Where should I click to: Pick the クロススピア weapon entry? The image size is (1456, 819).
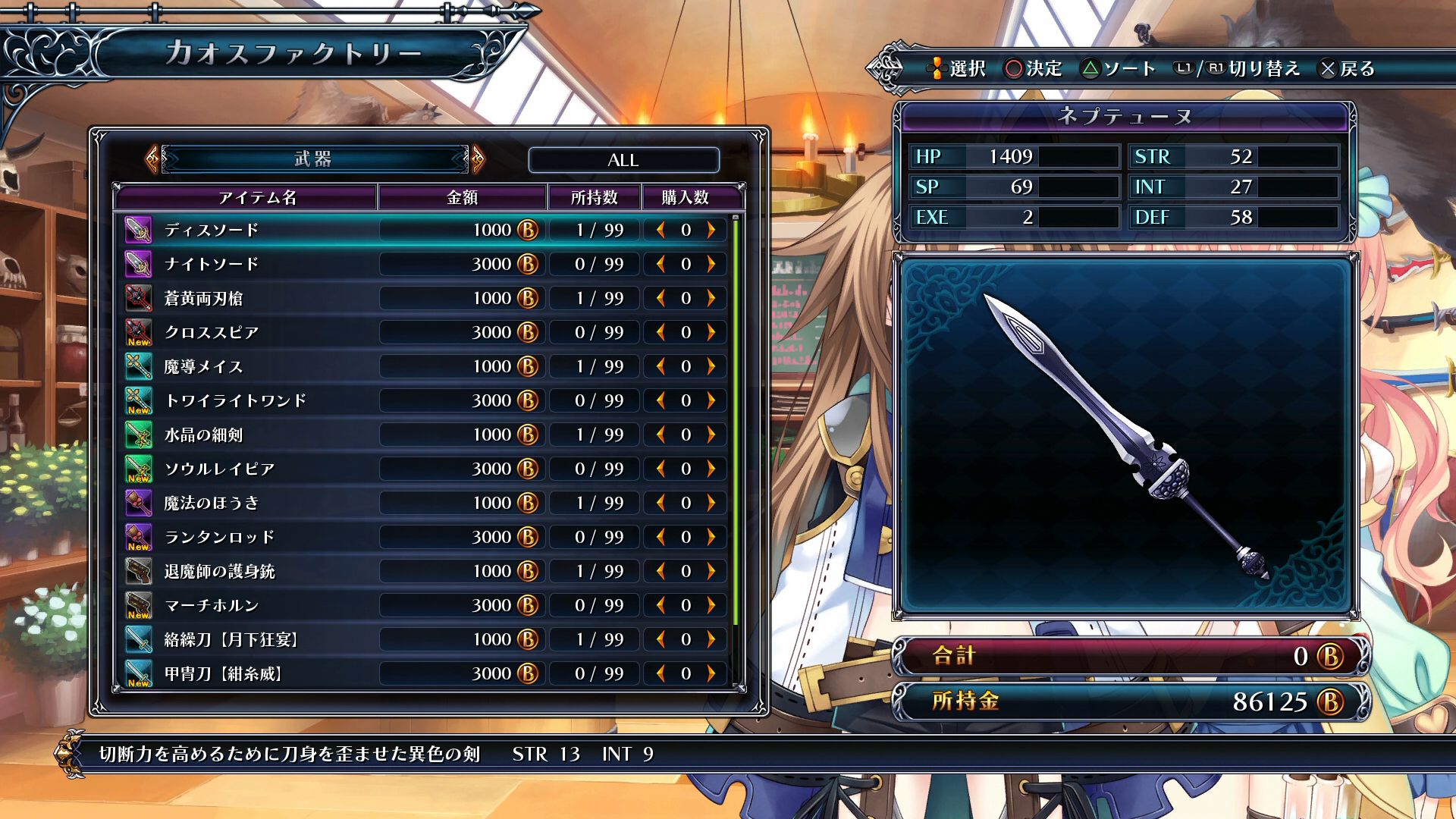(212, 332)
